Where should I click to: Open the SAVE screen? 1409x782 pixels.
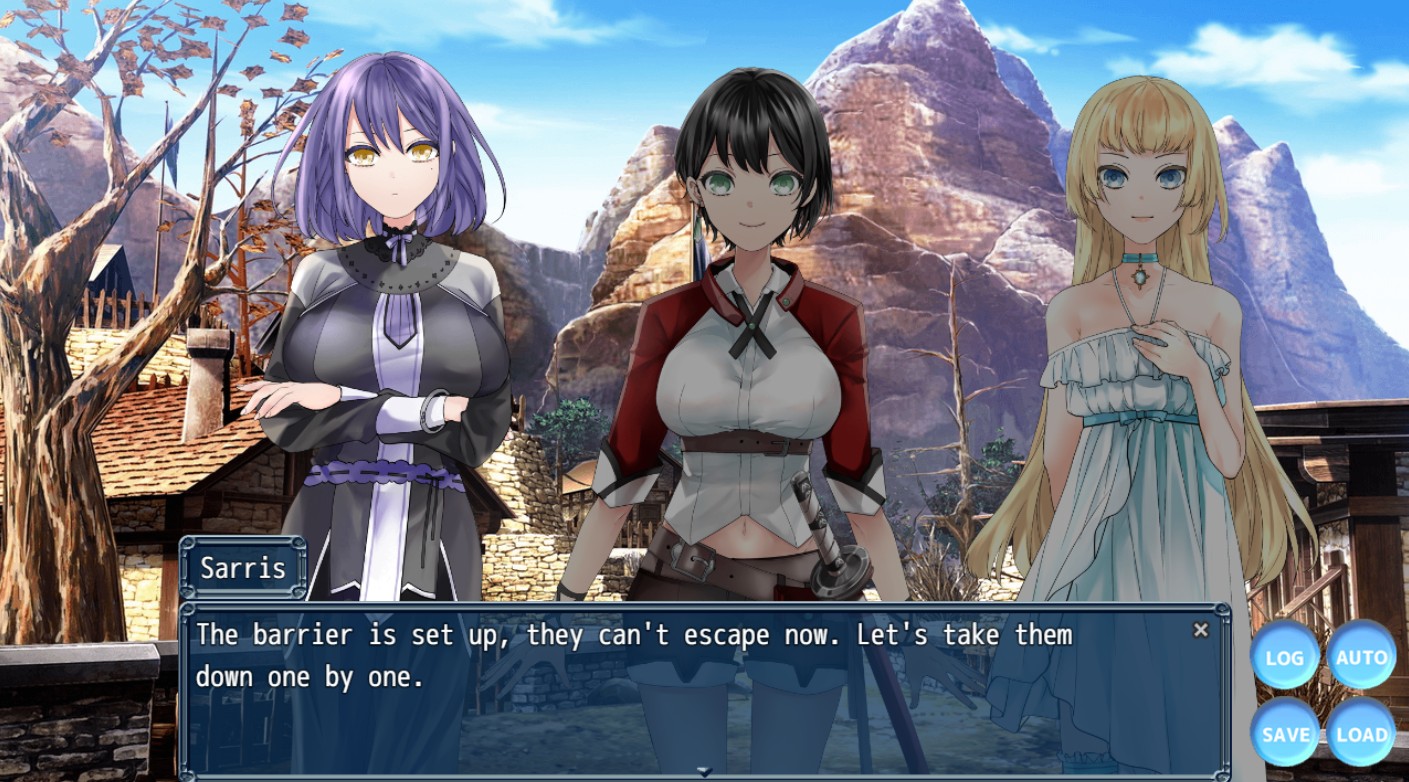coord(1285,733)
